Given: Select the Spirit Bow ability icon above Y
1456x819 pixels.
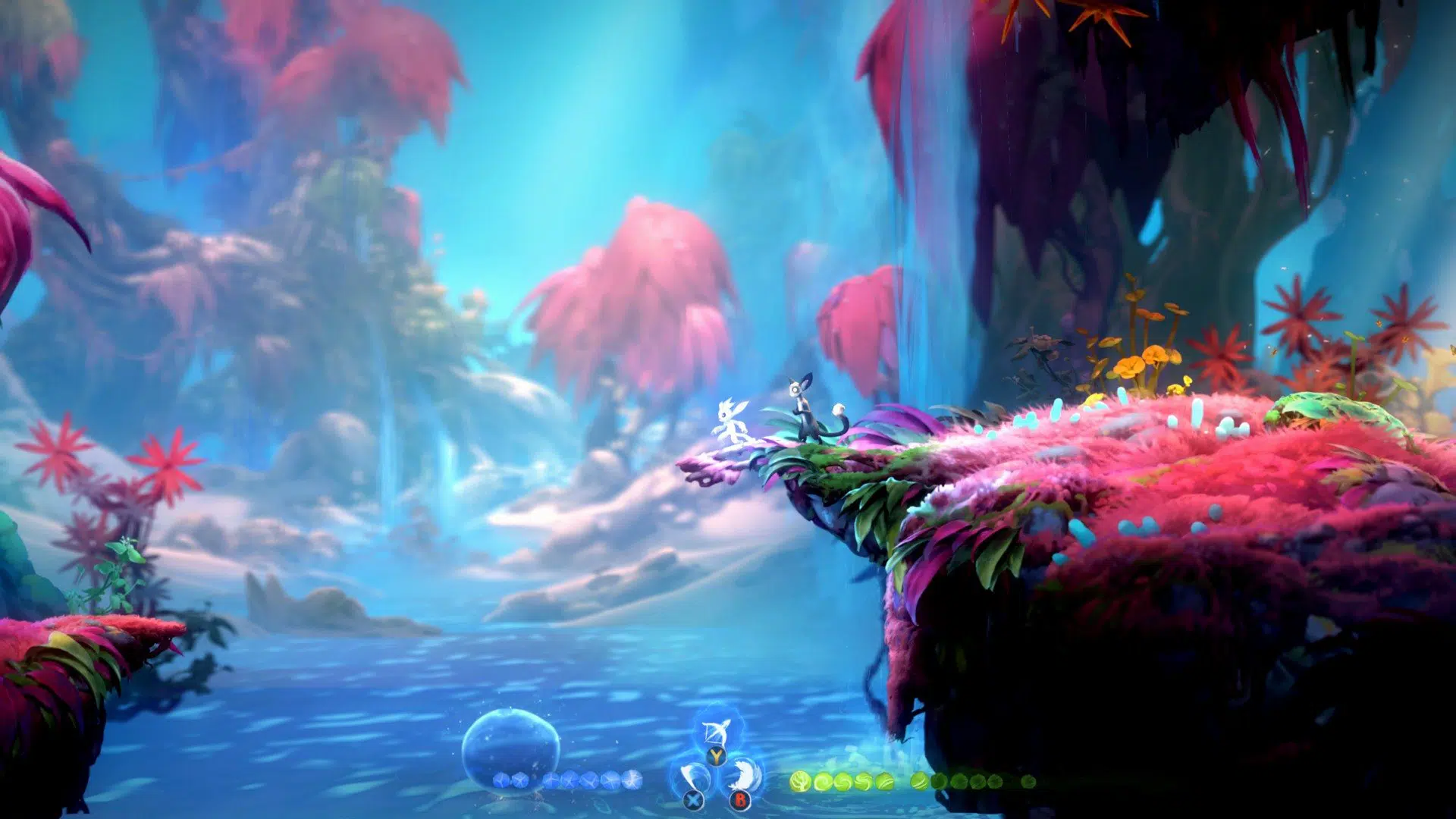Looking at the screenshot, I should (716, 733).
